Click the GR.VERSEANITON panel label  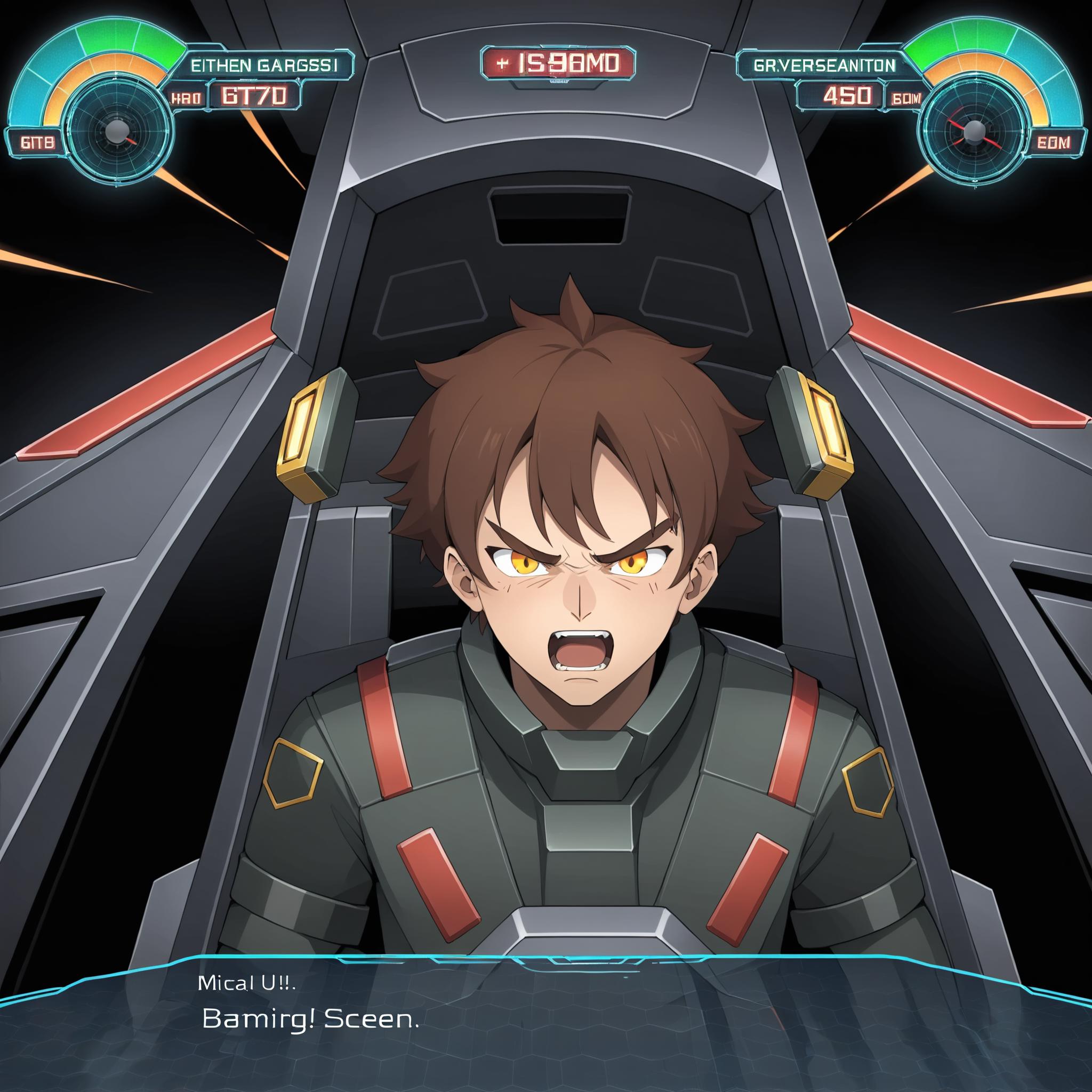pyautogui.click(x=825, y=66)
